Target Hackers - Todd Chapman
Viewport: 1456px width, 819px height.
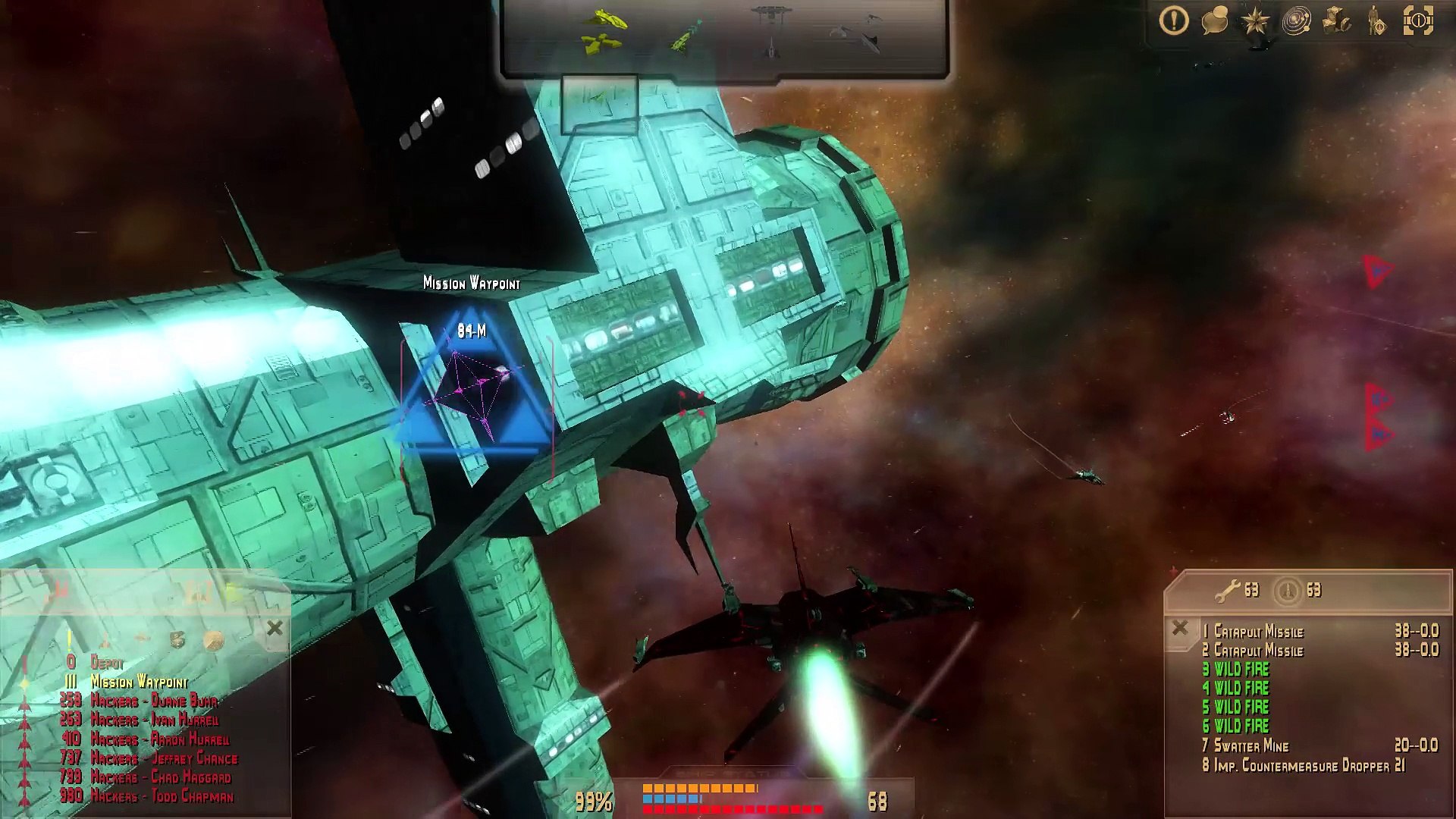point(162,796)
